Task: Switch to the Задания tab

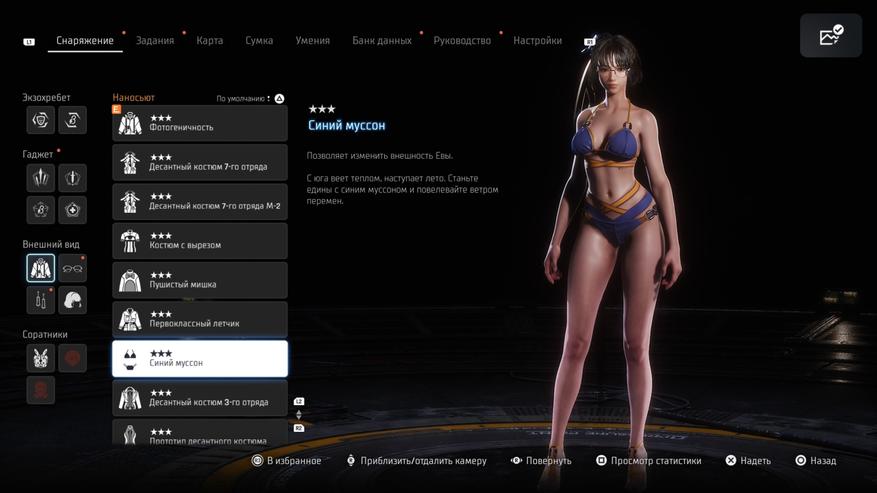Action: [154, 40]
